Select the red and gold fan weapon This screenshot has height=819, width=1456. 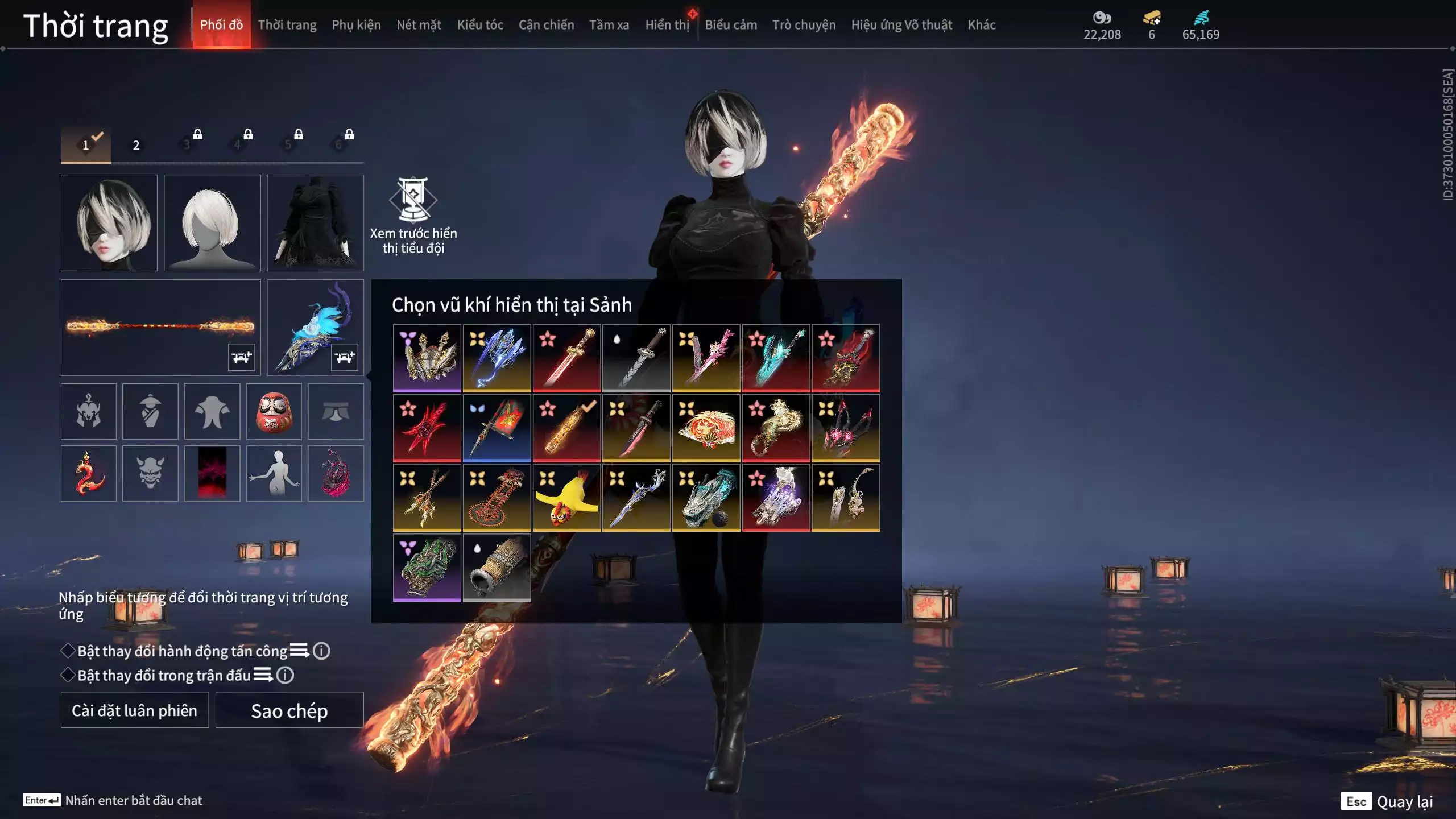pos(706,428)
